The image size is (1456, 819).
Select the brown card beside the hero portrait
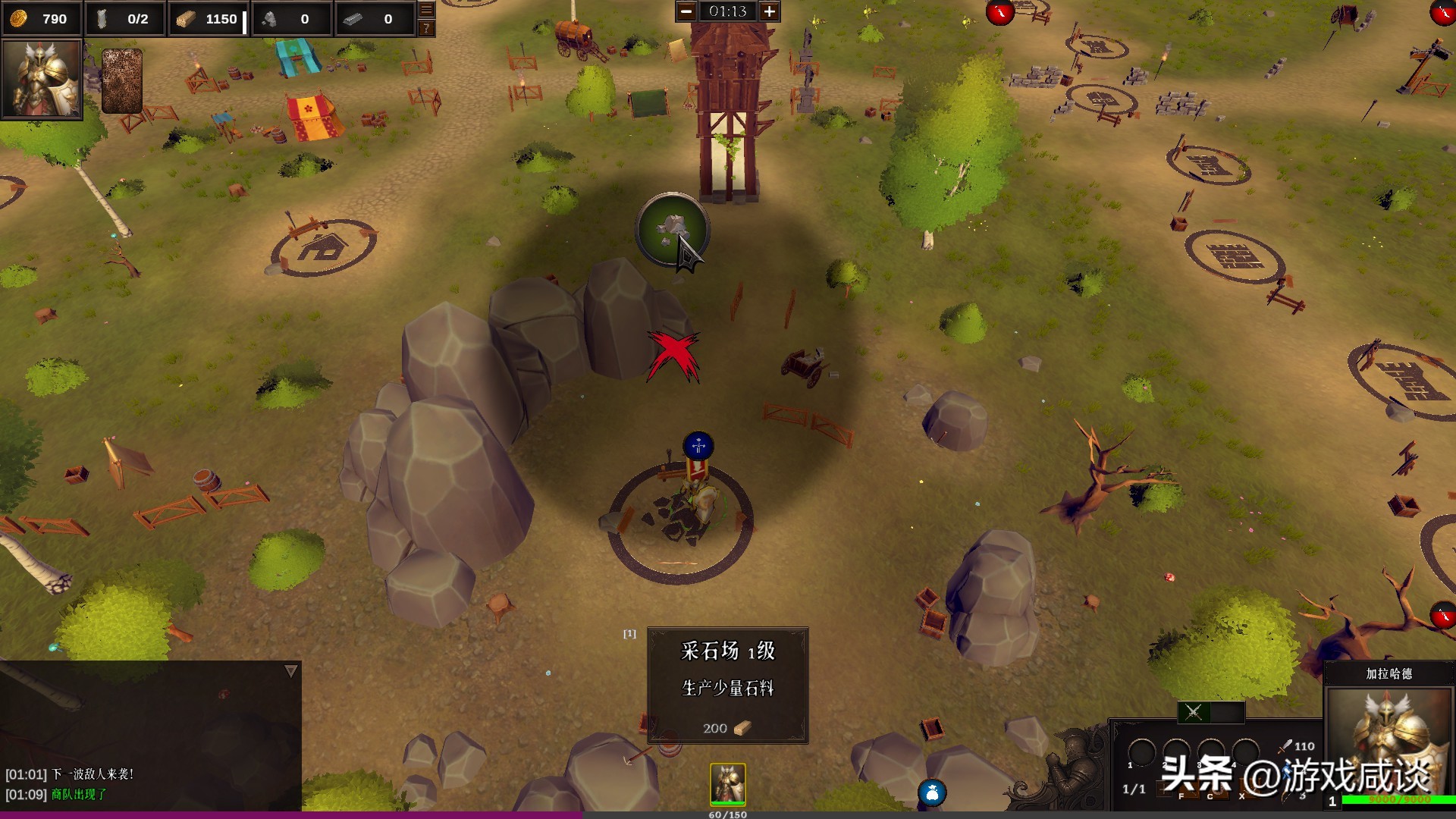pos(122,81)
